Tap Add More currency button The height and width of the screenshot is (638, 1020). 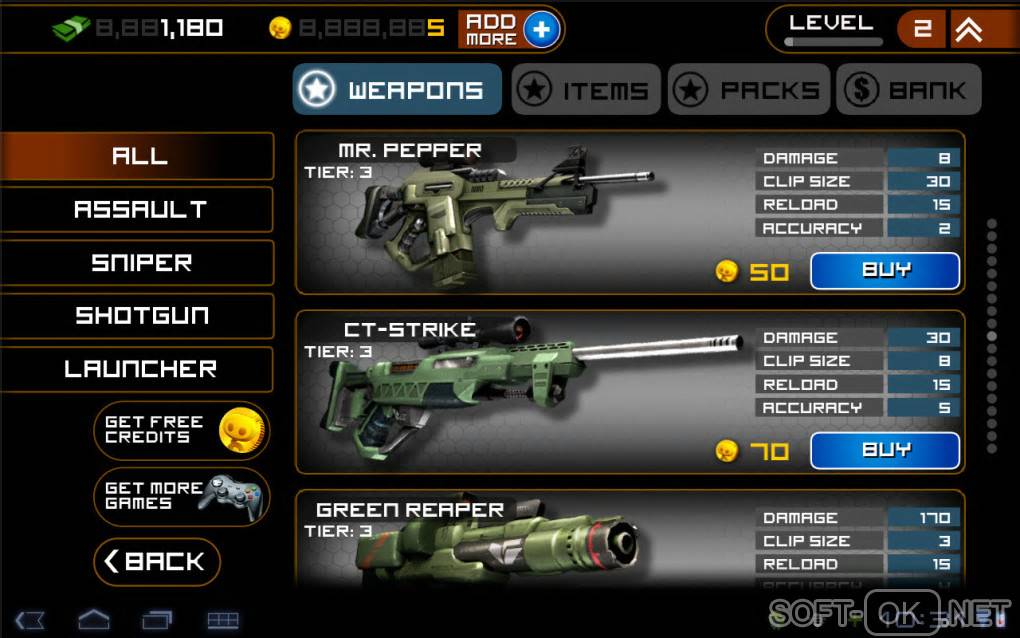click(x=510, y=29)
